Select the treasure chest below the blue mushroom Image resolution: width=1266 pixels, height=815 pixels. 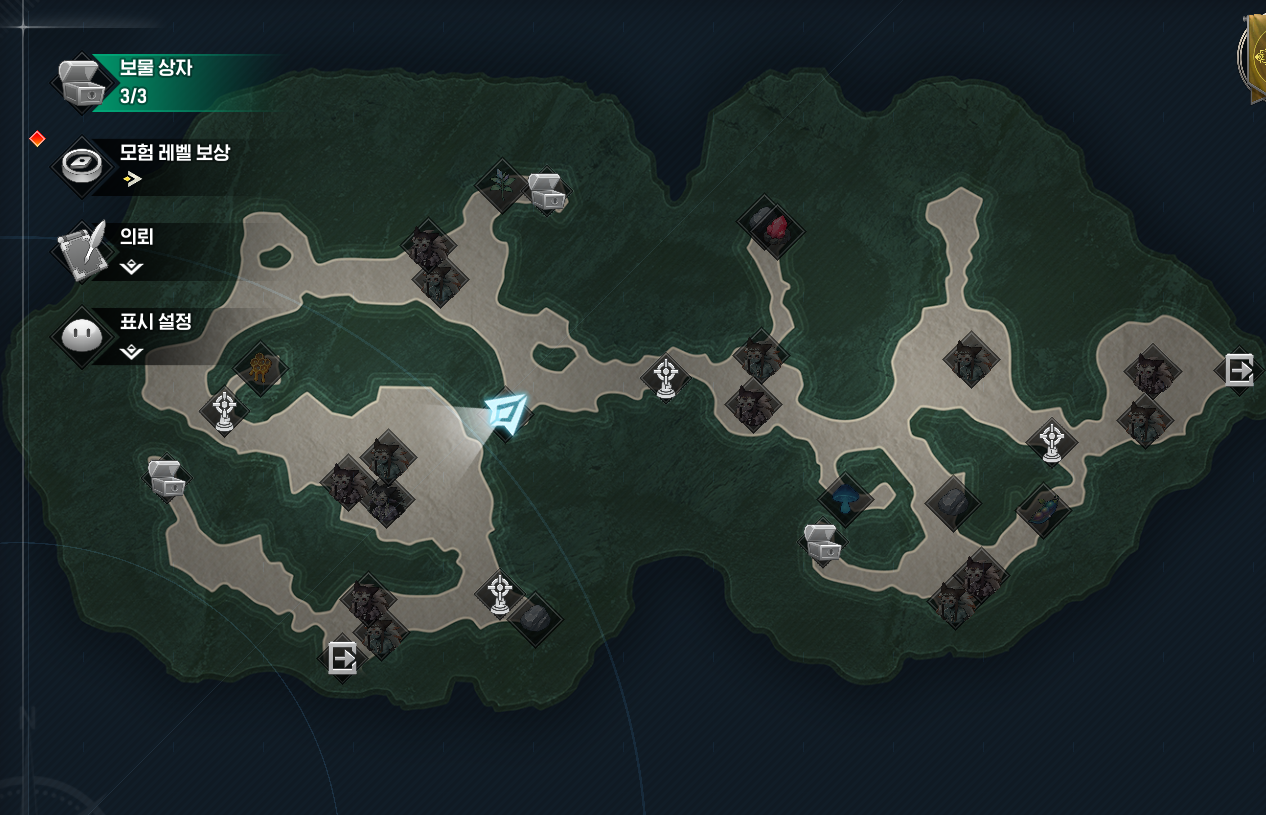[823, 543]
